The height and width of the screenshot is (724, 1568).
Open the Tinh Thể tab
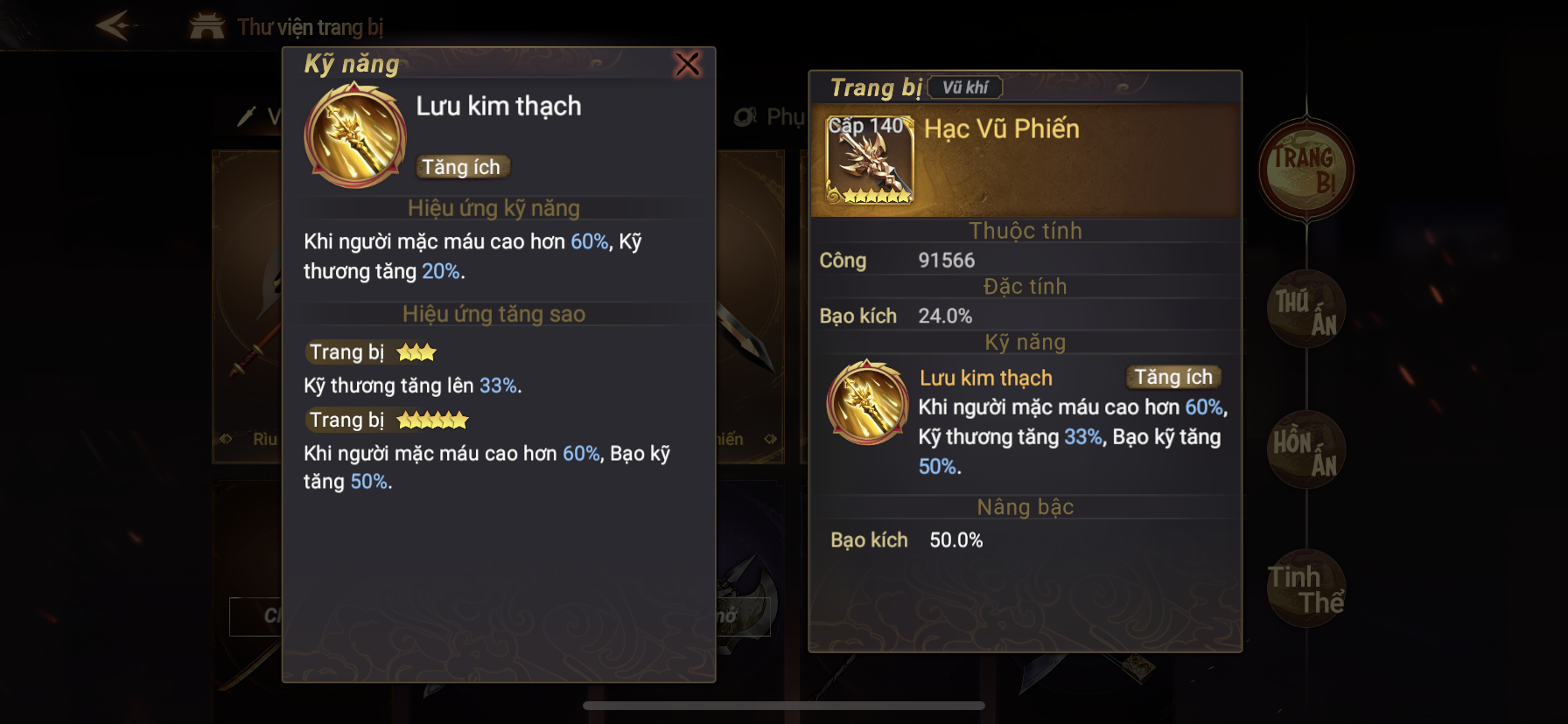pos(1305,589)
